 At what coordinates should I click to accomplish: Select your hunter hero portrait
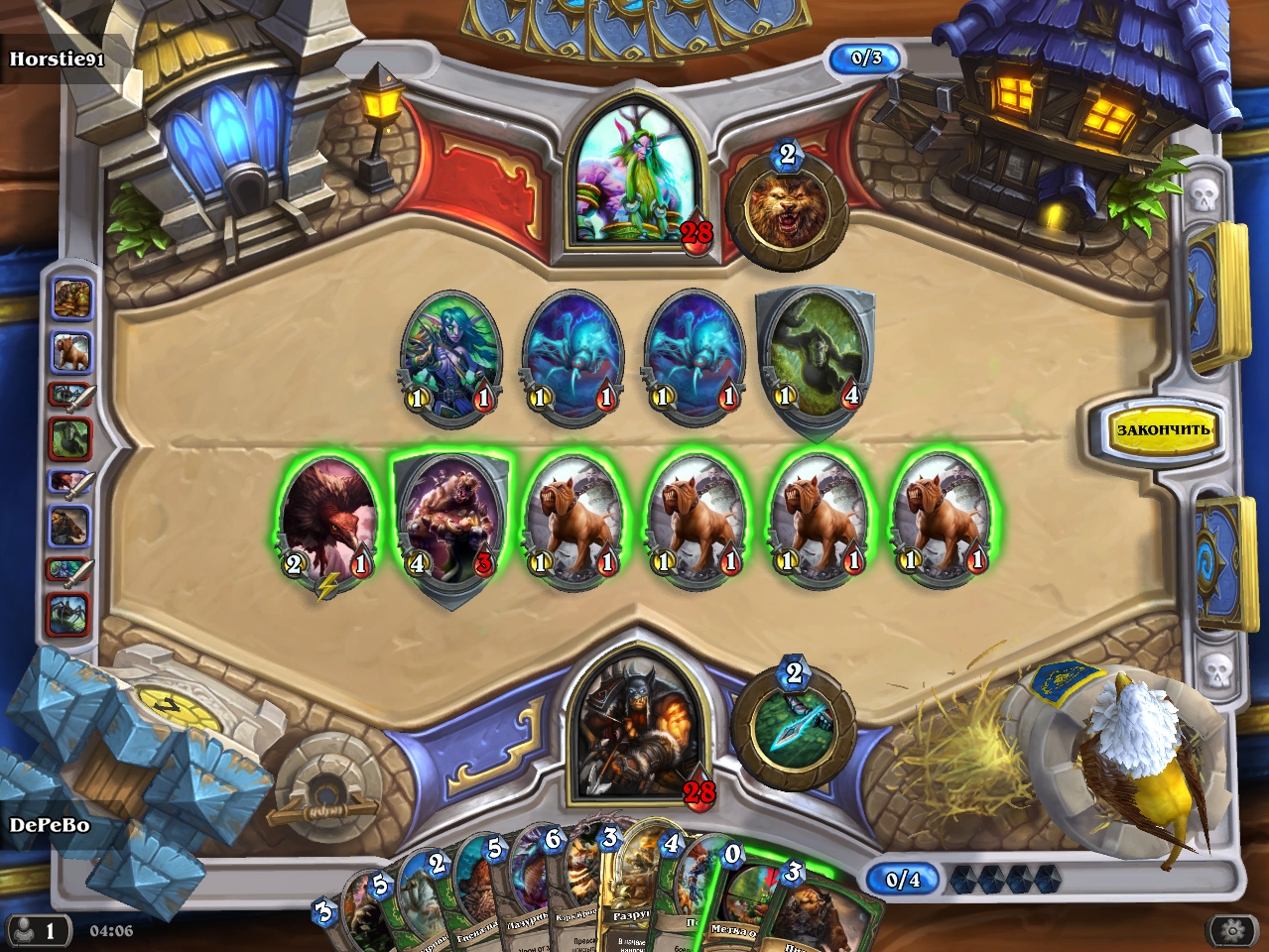[x=635, y=729]
